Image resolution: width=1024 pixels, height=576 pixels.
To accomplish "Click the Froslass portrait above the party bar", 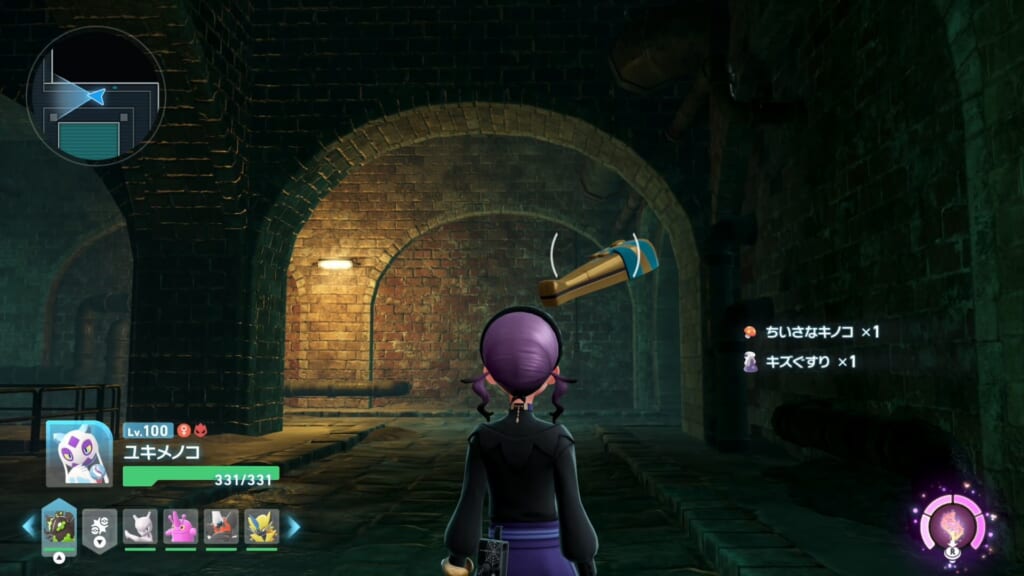I will point(78,453).
